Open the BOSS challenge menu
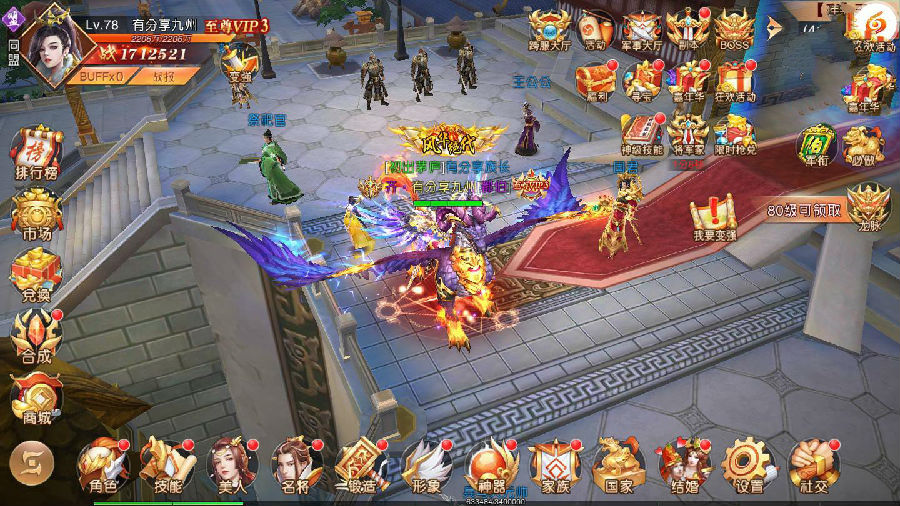 pyautogui.click(x=733, y=29)
